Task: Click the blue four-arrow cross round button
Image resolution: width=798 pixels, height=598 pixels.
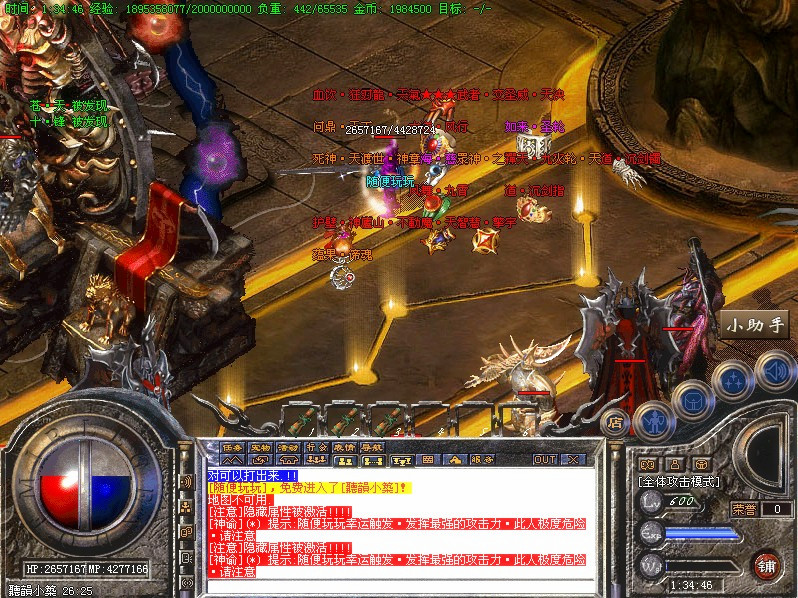Action: (x=733, y=380)
